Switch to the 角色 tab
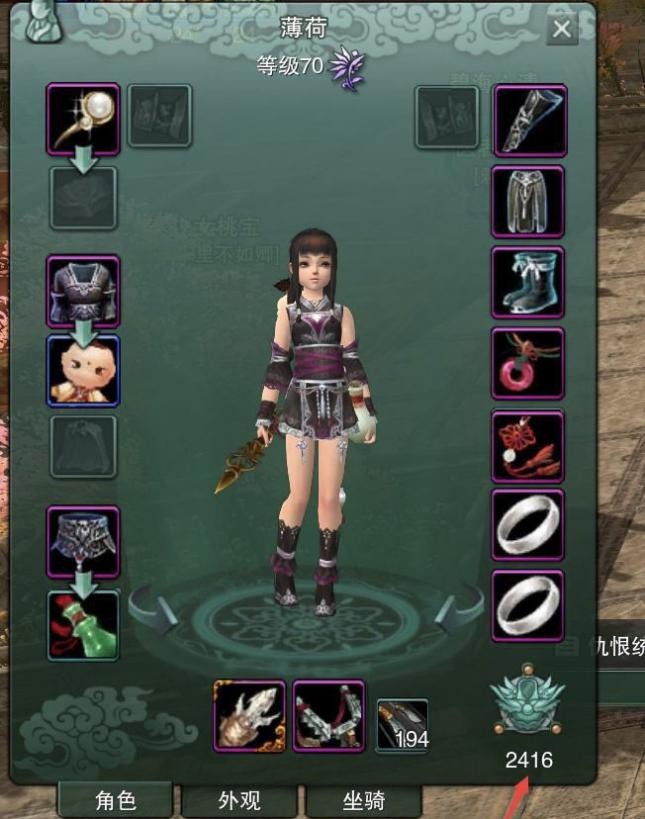Screen dimensions: 645x819 coord(116,800)
